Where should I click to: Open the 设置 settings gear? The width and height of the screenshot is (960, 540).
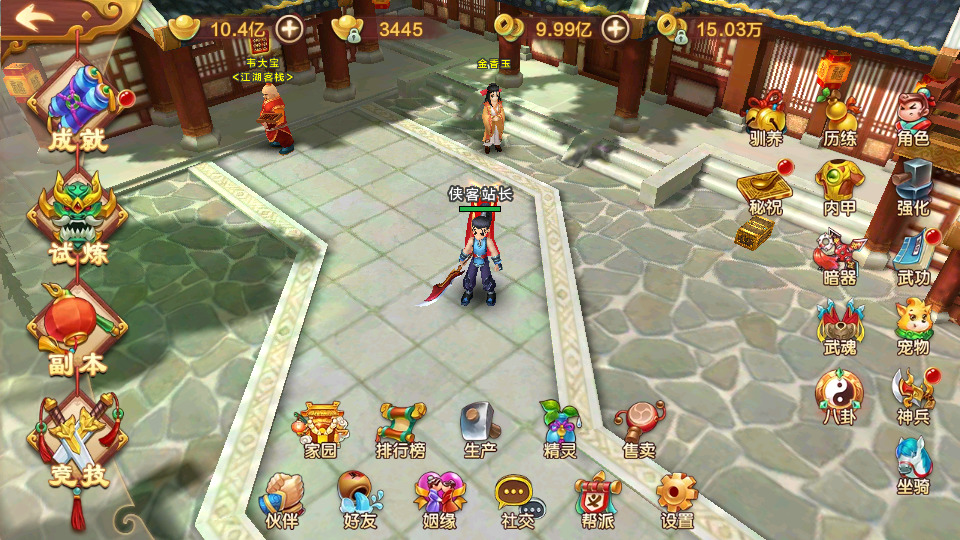677,498
